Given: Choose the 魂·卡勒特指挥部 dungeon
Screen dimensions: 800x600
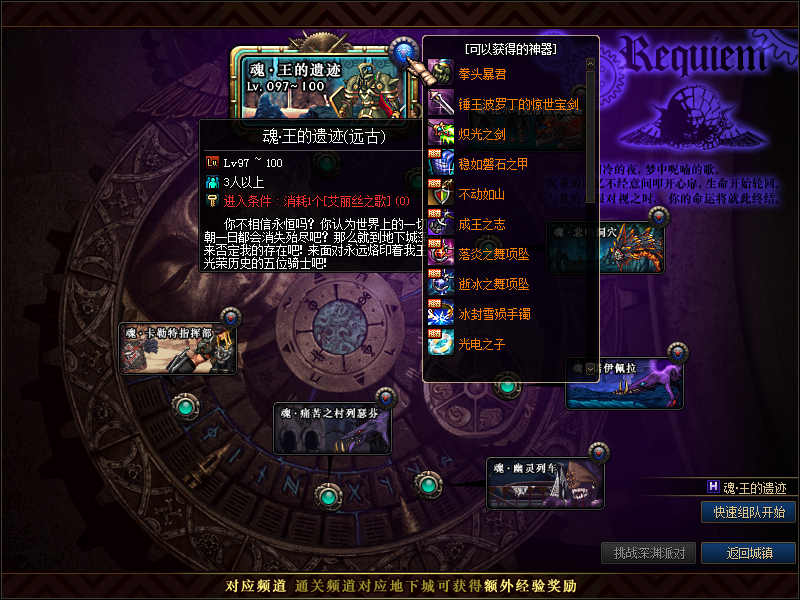Looking at the screenshot, I should [178, 349].
